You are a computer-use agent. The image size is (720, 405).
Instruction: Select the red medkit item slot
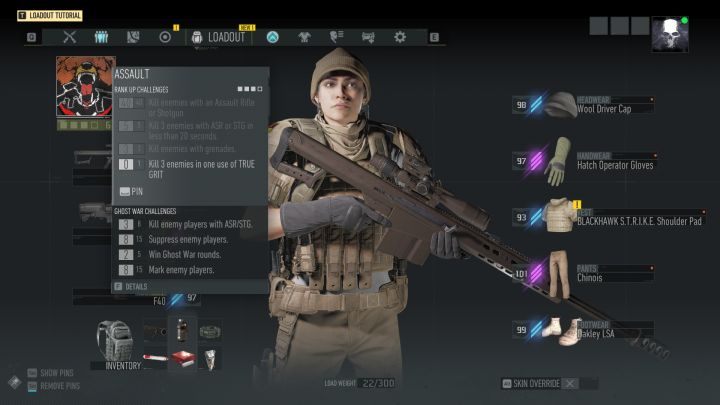pos(181,358)
